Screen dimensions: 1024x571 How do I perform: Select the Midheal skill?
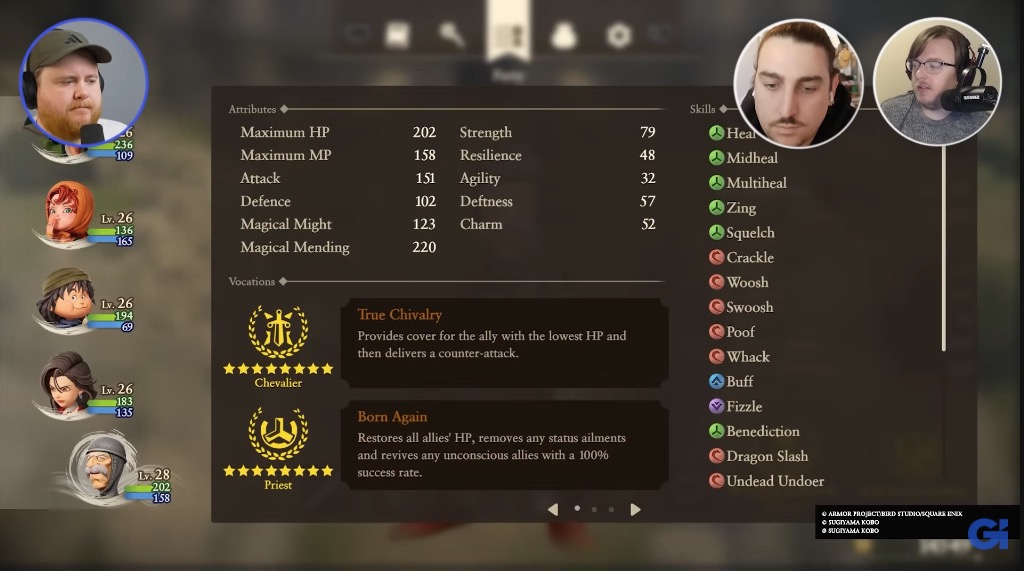click(x=751, y=158)
